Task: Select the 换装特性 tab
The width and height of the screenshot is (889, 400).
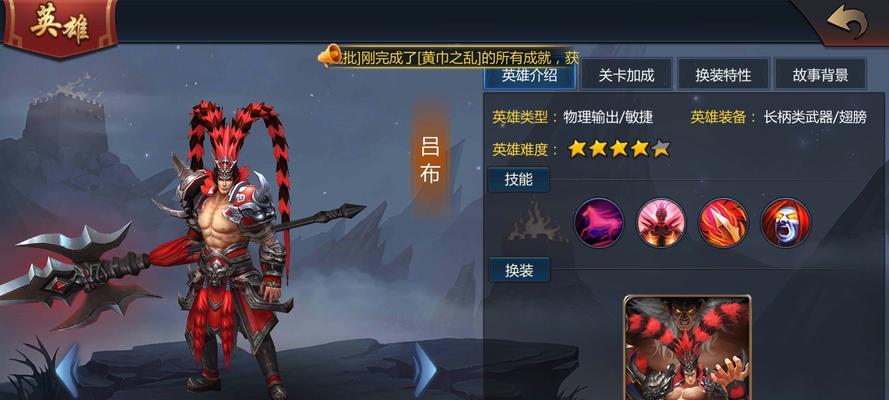Action: pos(723,75)
